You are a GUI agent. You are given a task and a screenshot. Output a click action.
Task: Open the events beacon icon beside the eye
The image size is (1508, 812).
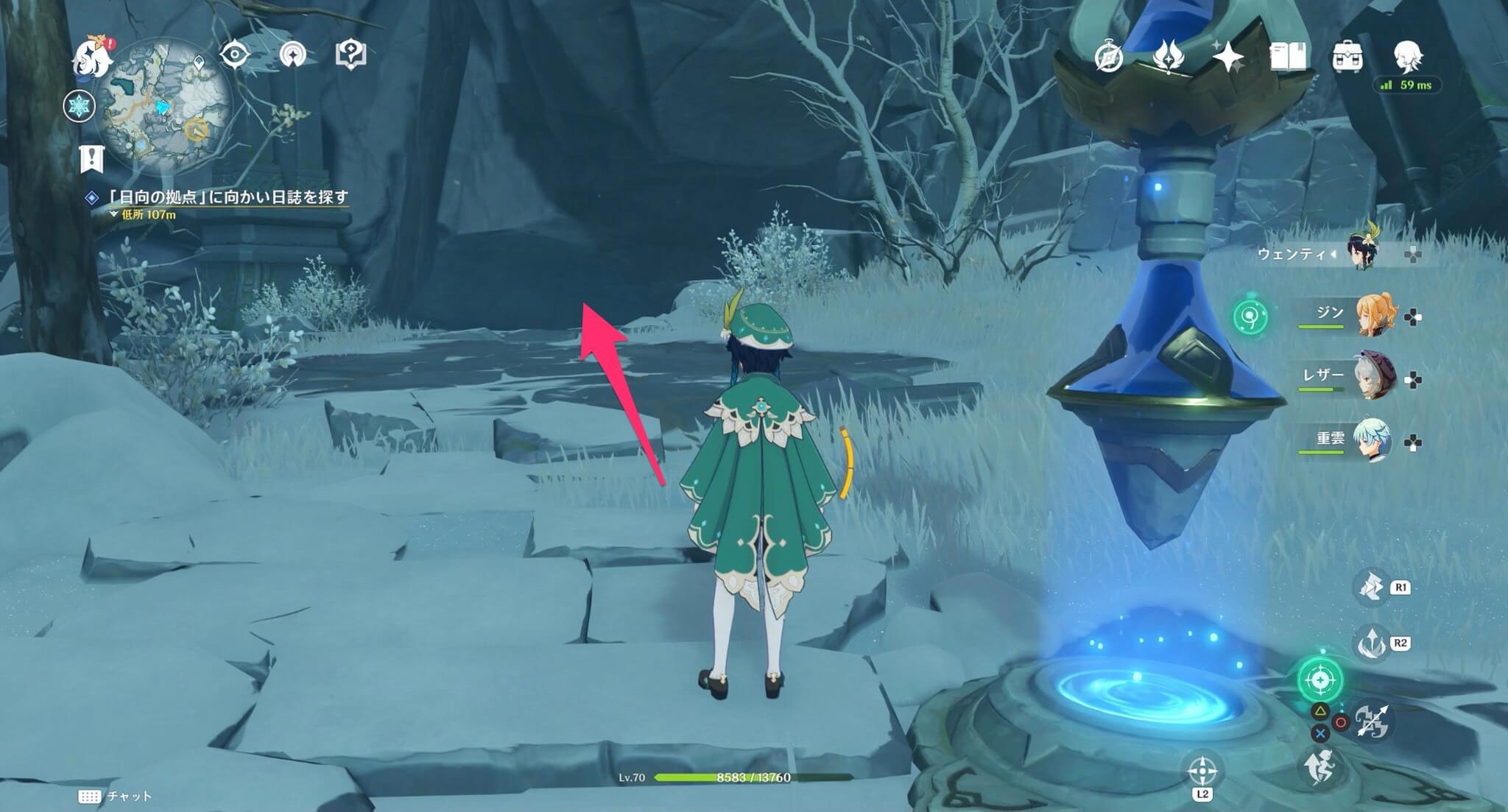(295, 54)
